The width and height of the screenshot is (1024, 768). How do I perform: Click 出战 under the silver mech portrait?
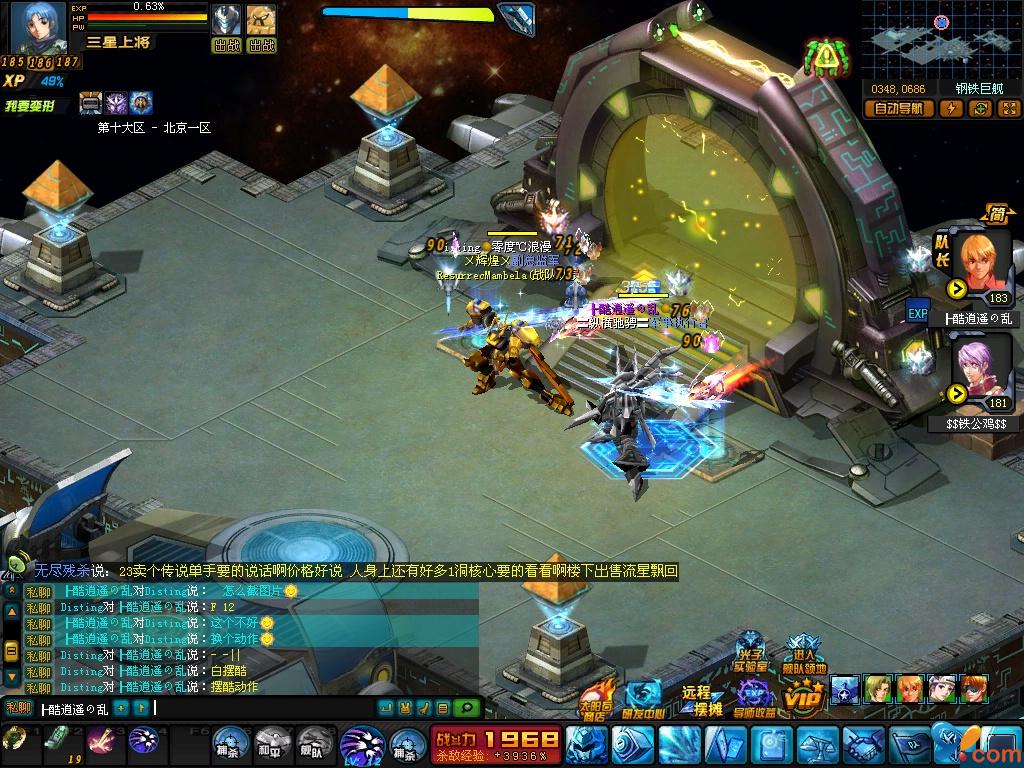pyautogui.click(x=226, y=46)
